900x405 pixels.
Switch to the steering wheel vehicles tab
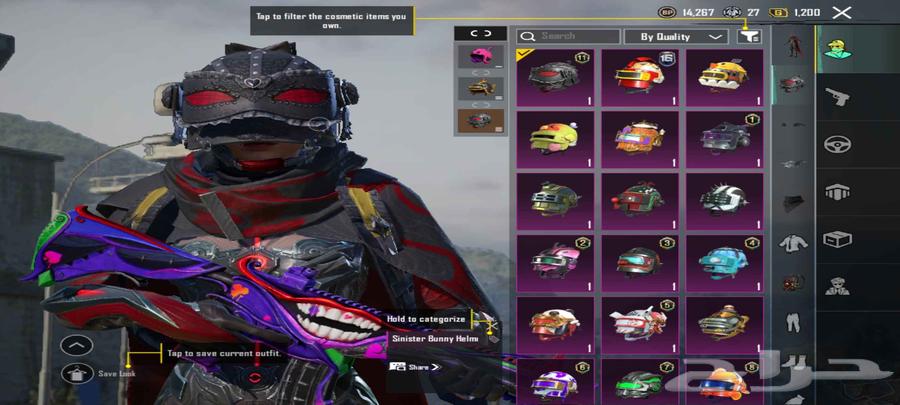[x=837, y=144]
